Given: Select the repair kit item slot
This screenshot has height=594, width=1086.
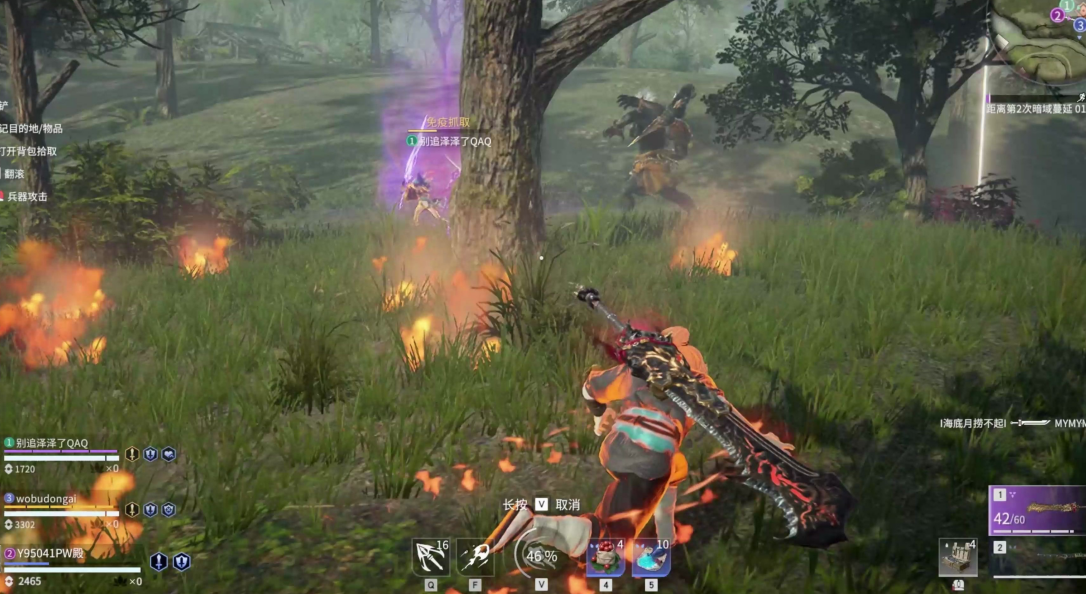Looking at the screenshot, I should pyautogui.click(x=958, y=558).
